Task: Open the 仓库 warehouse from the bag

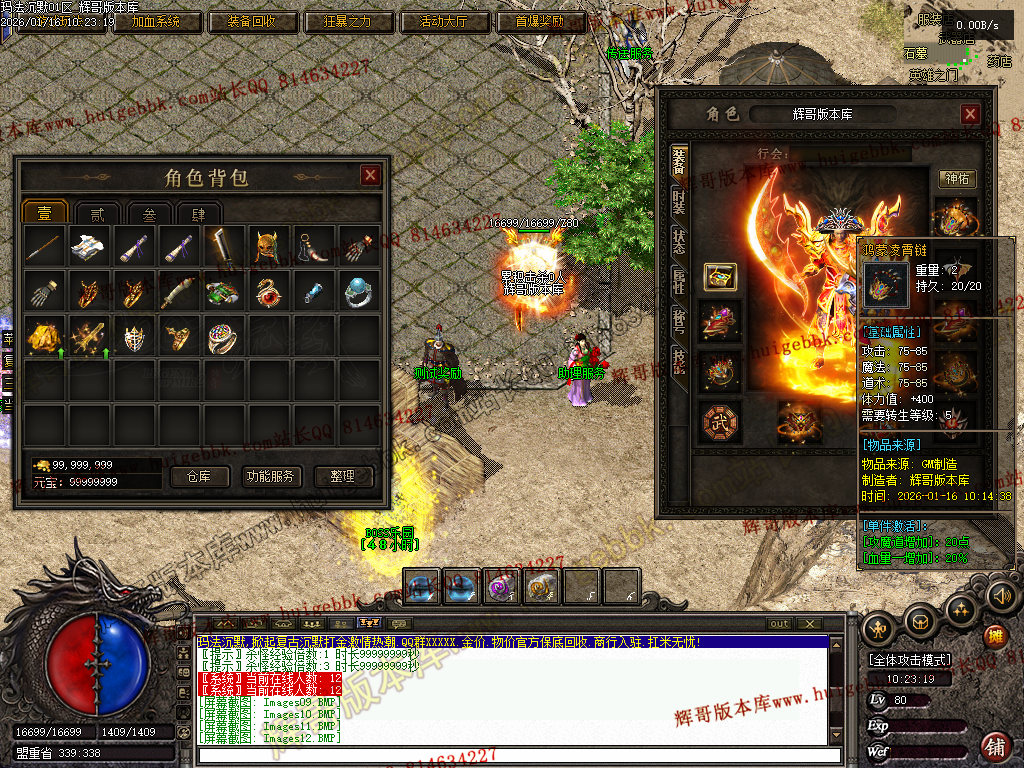Action: tap(200, 476)
